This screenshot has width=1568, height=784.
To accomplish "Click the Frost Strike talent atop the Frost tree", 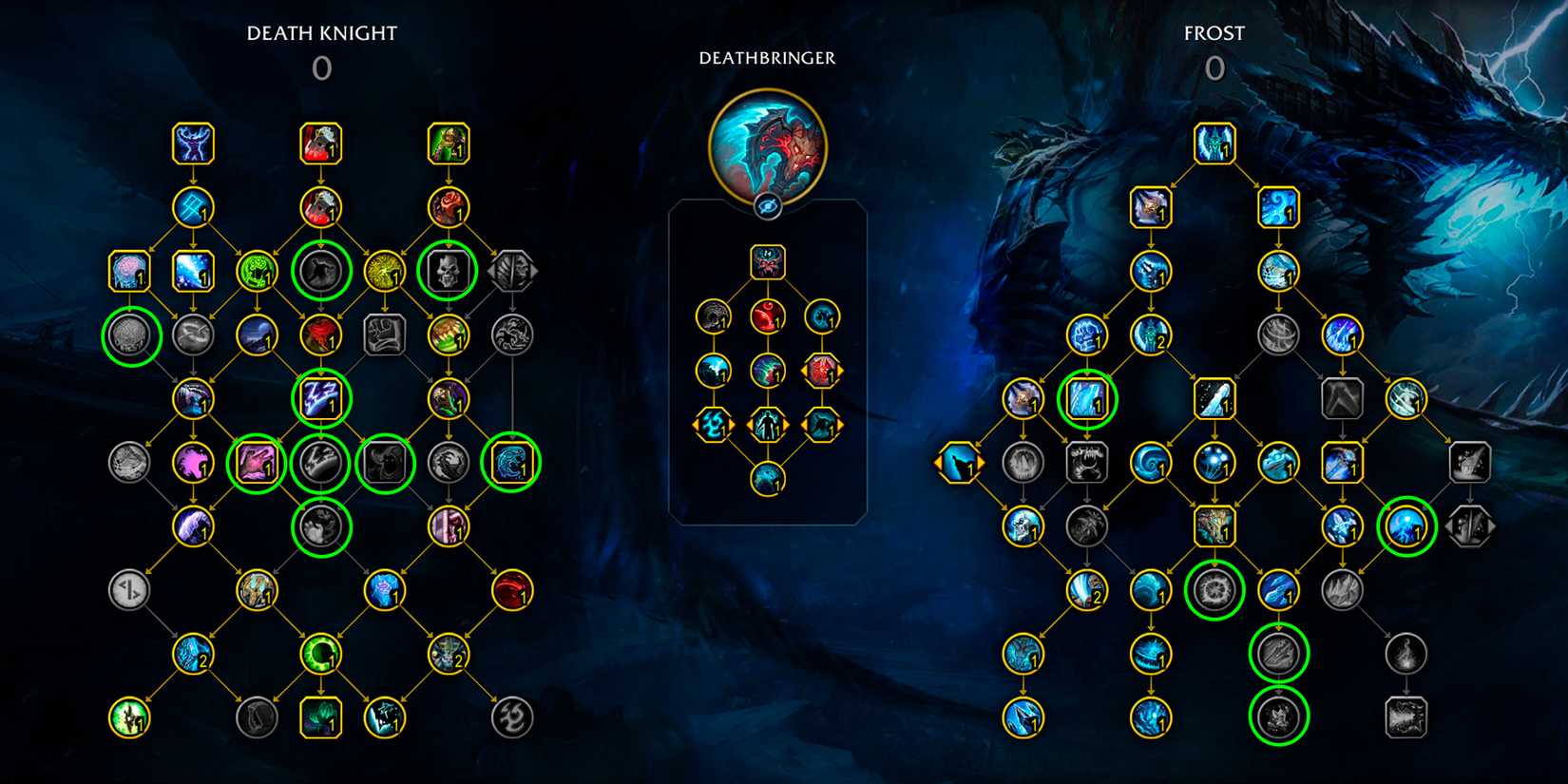I will pyautogui.click(x=1214, y=144).
